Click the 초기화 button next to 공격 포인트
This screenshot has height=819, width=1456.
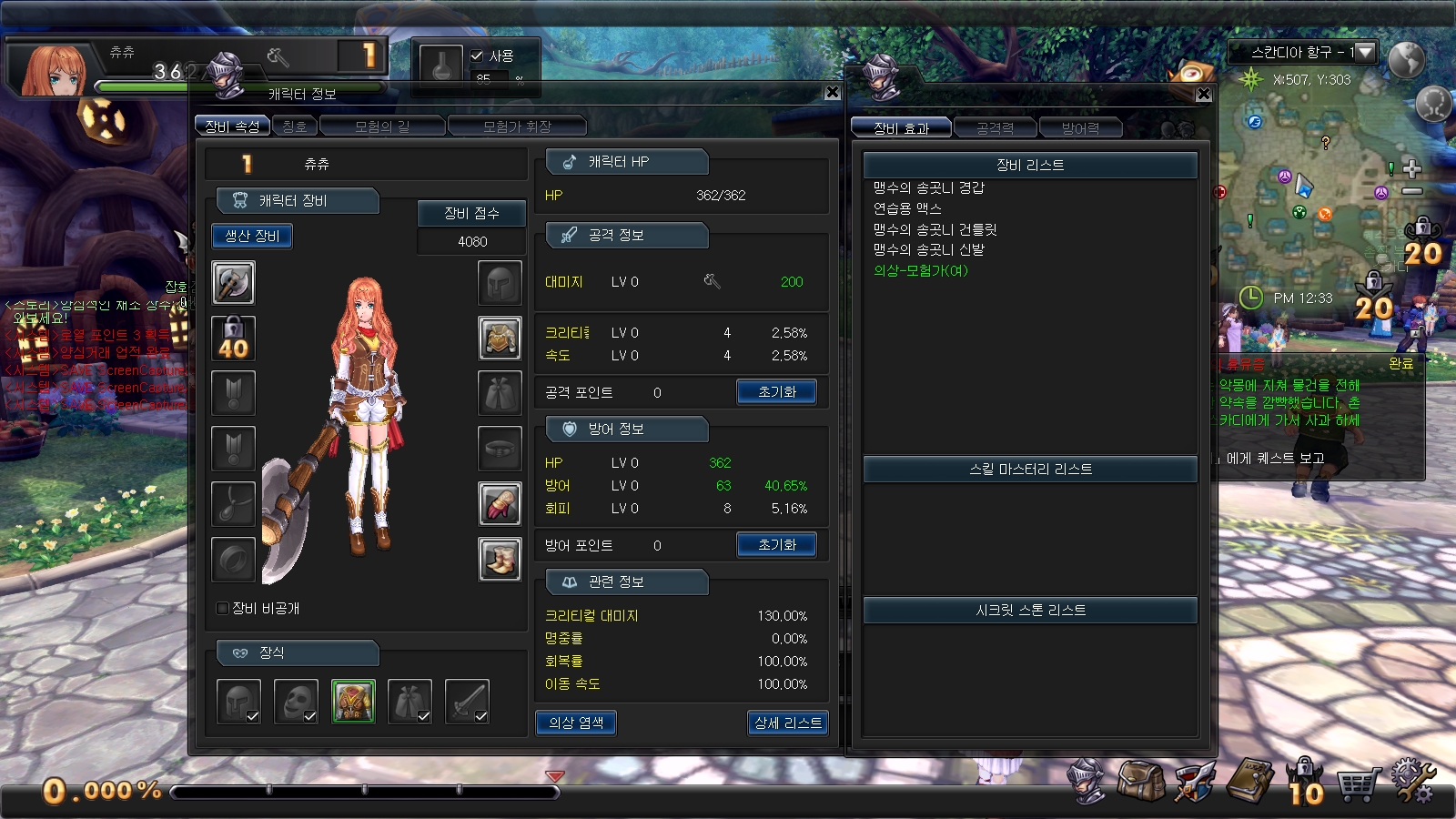click(776, 391)
